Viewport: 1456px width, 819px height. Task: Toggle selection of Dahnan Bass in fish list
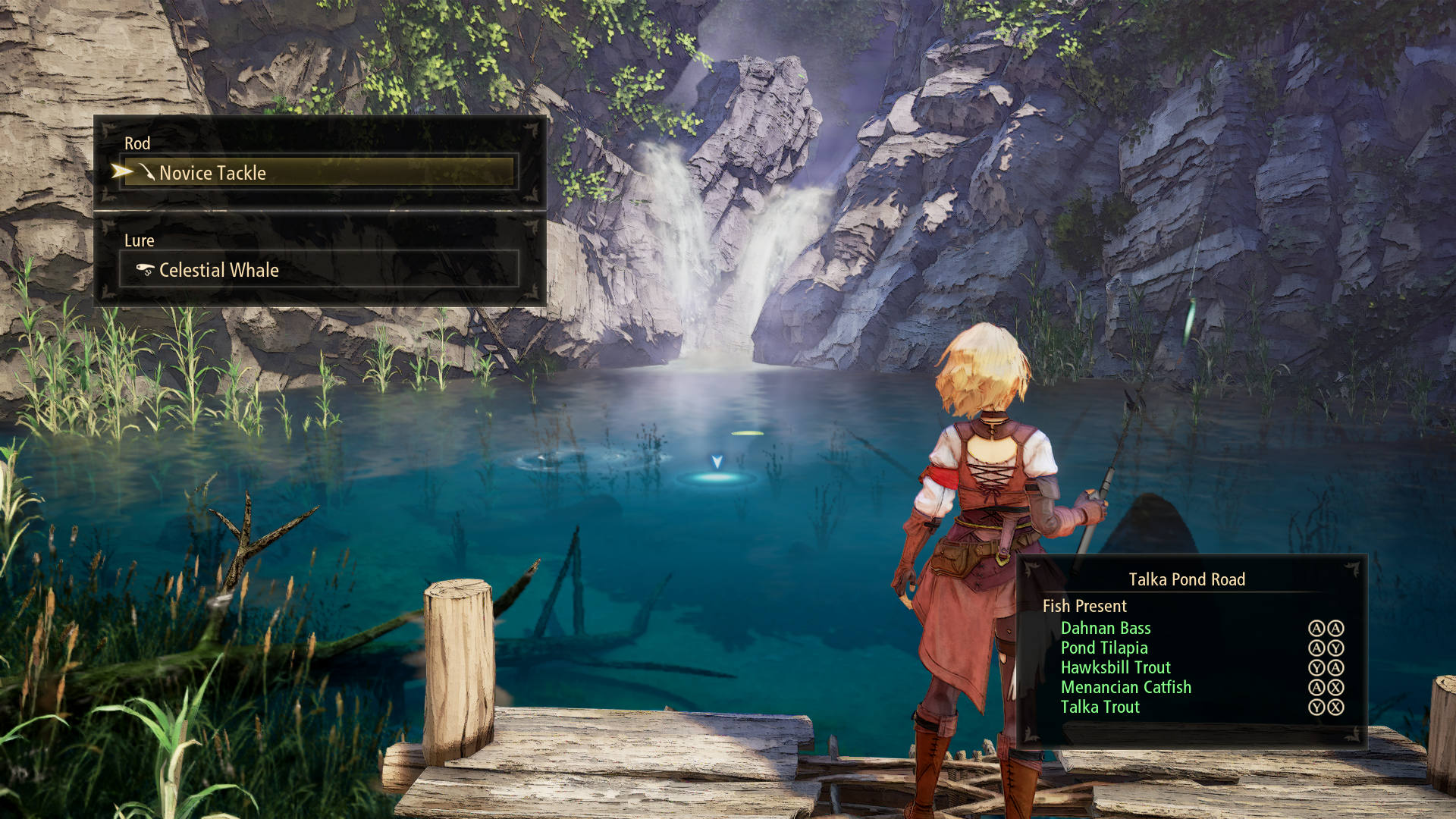pos(1107,628)
